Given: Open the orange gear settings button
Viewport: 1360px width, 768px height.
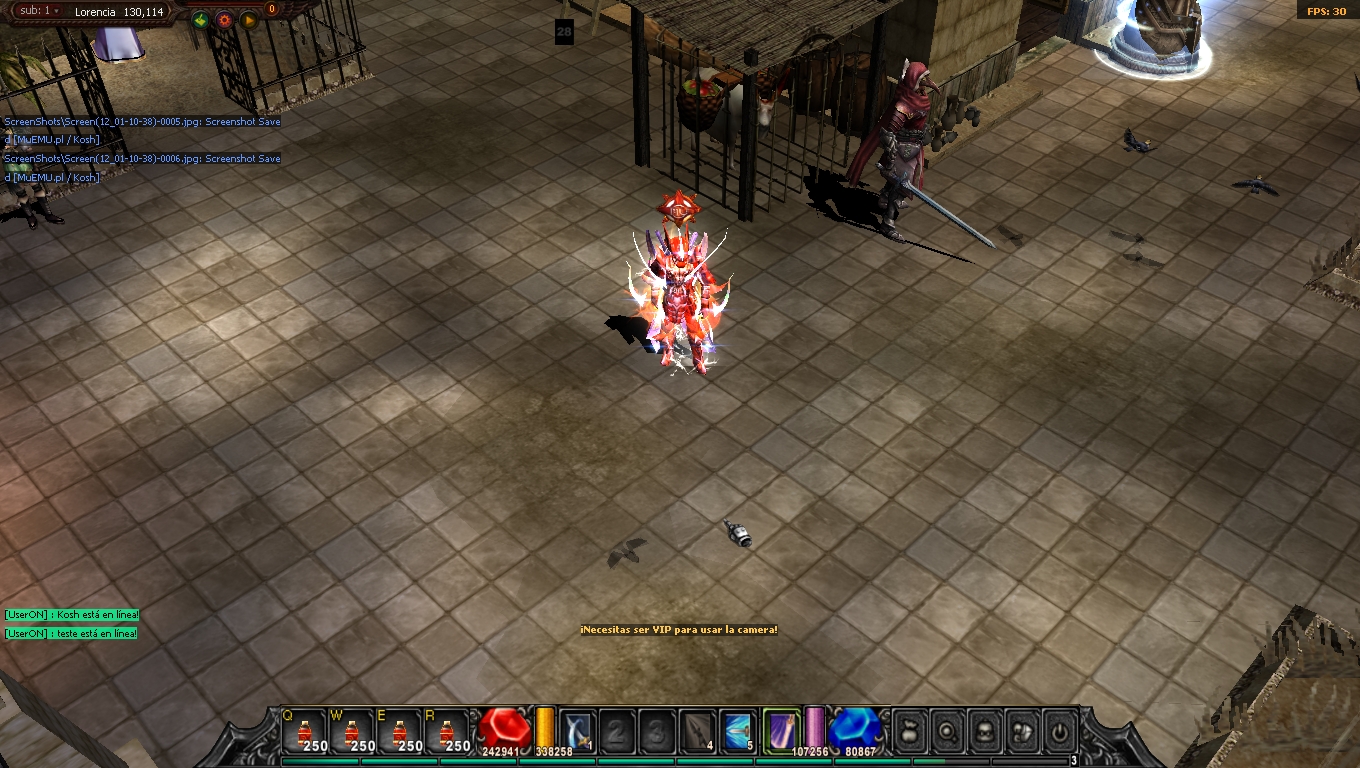Looking at the screenshot, I should 224,20.
